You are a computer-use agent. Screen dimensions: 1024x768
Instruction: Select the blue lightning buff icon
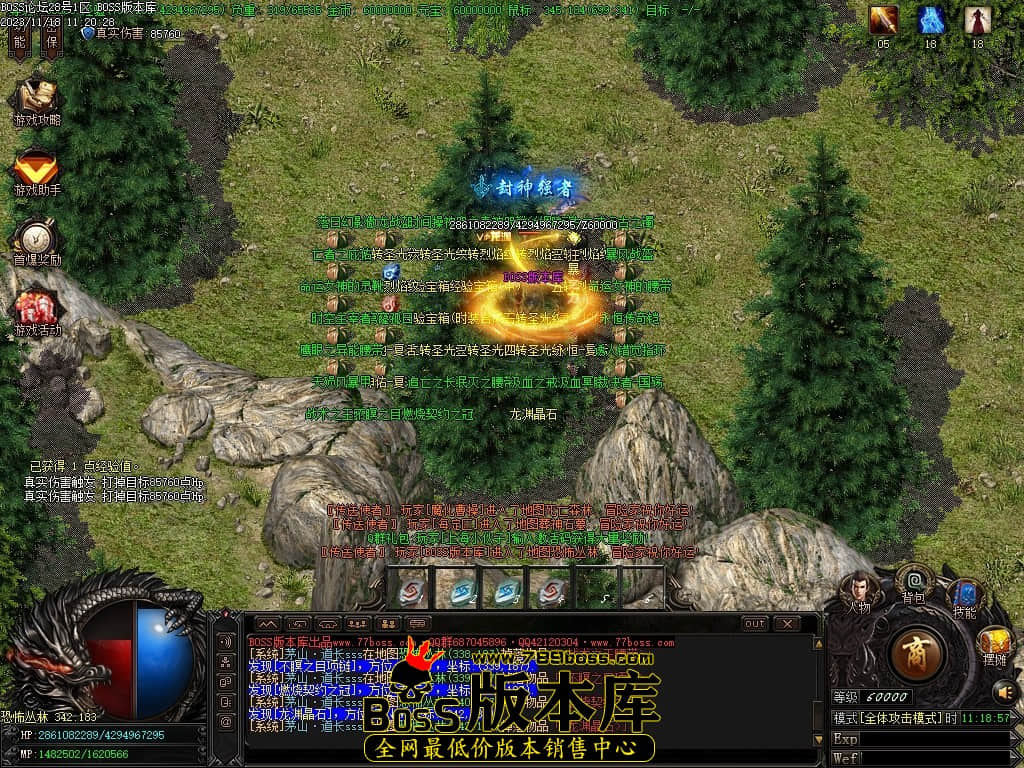(x=931, y=20)
